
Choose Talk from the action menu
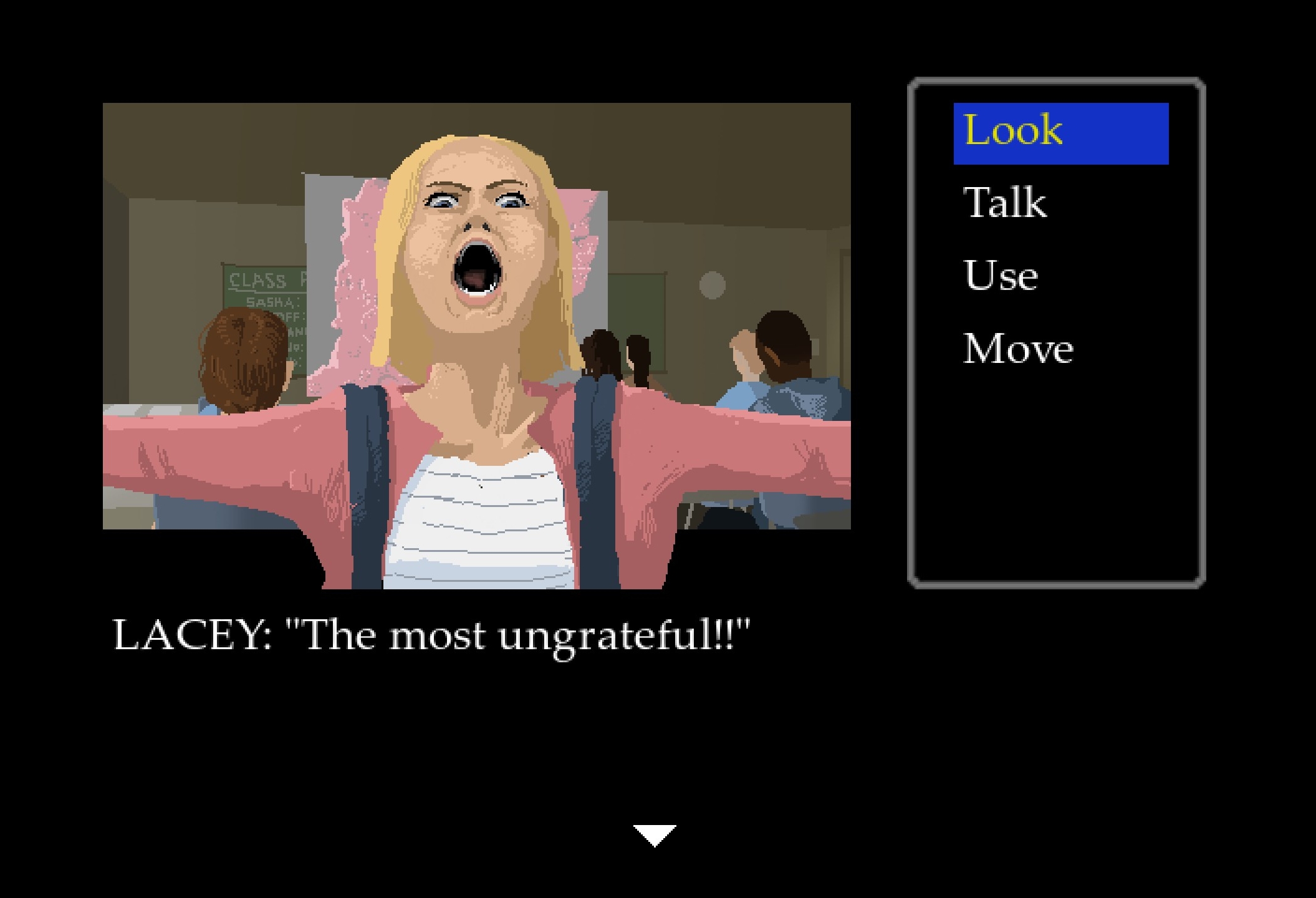(x=1005, y=203)
